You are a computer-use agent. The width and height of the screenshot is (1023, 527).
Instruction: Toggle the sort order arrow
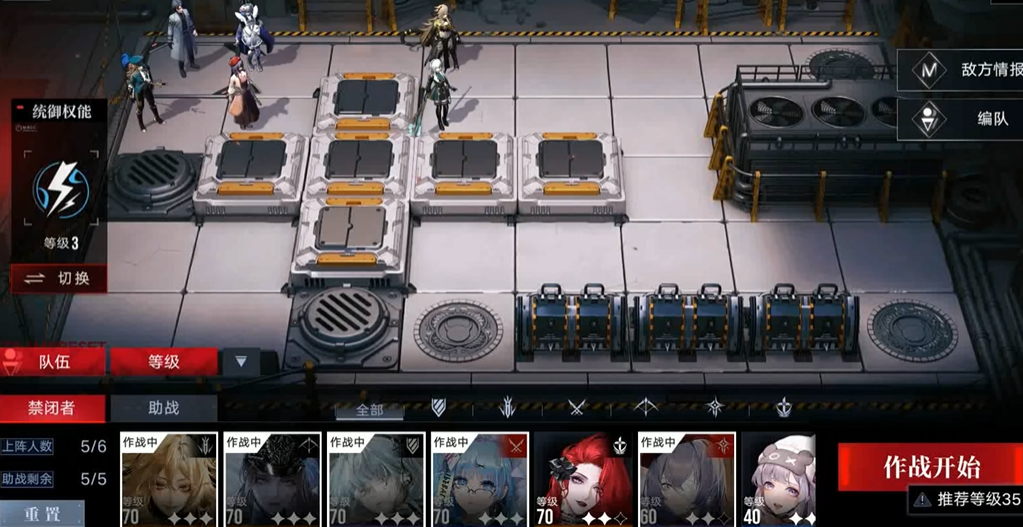pos(240,361)
